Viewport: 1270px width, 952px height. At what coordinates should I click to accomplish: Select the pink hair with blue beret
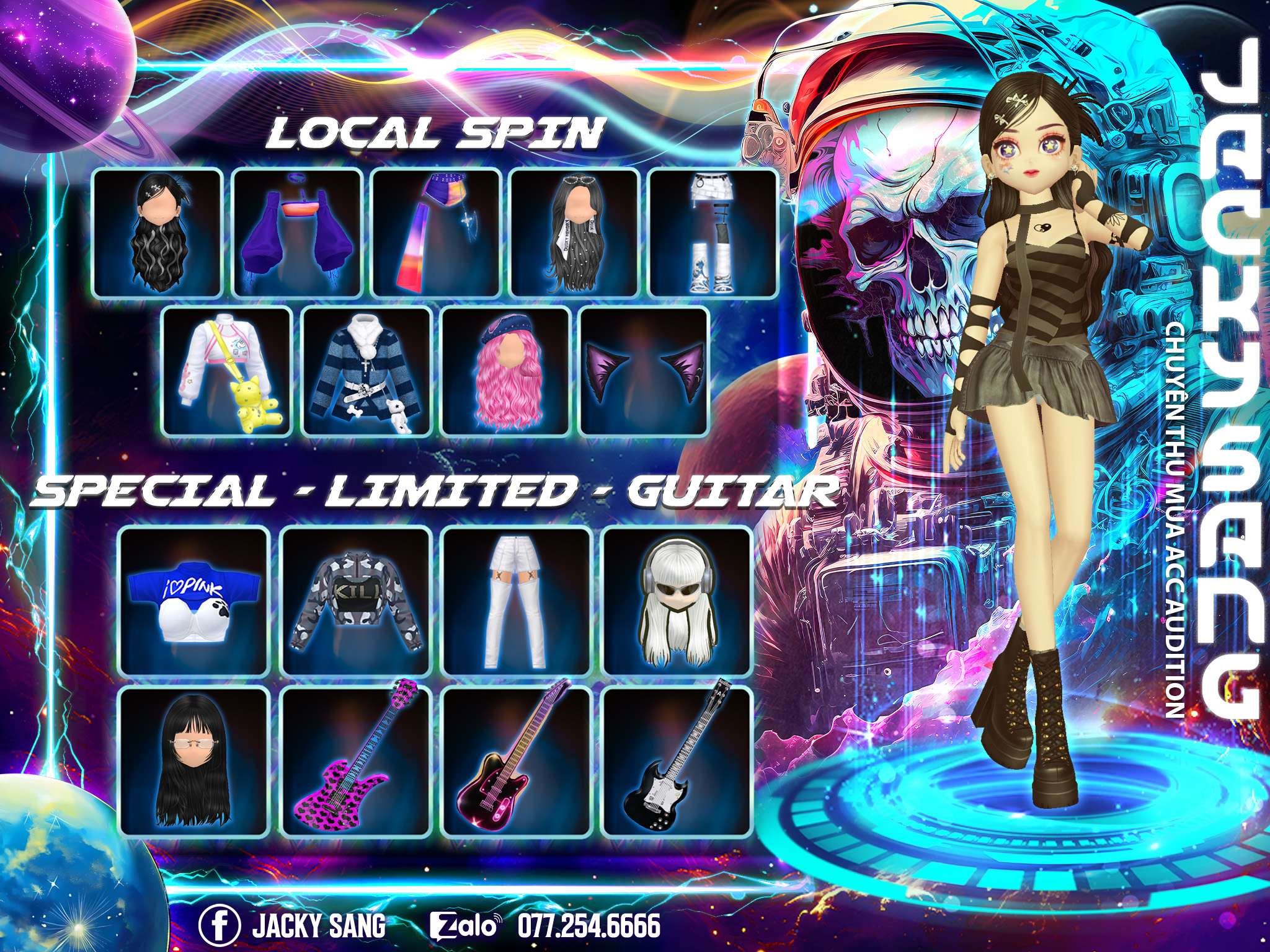click(505, 371)
